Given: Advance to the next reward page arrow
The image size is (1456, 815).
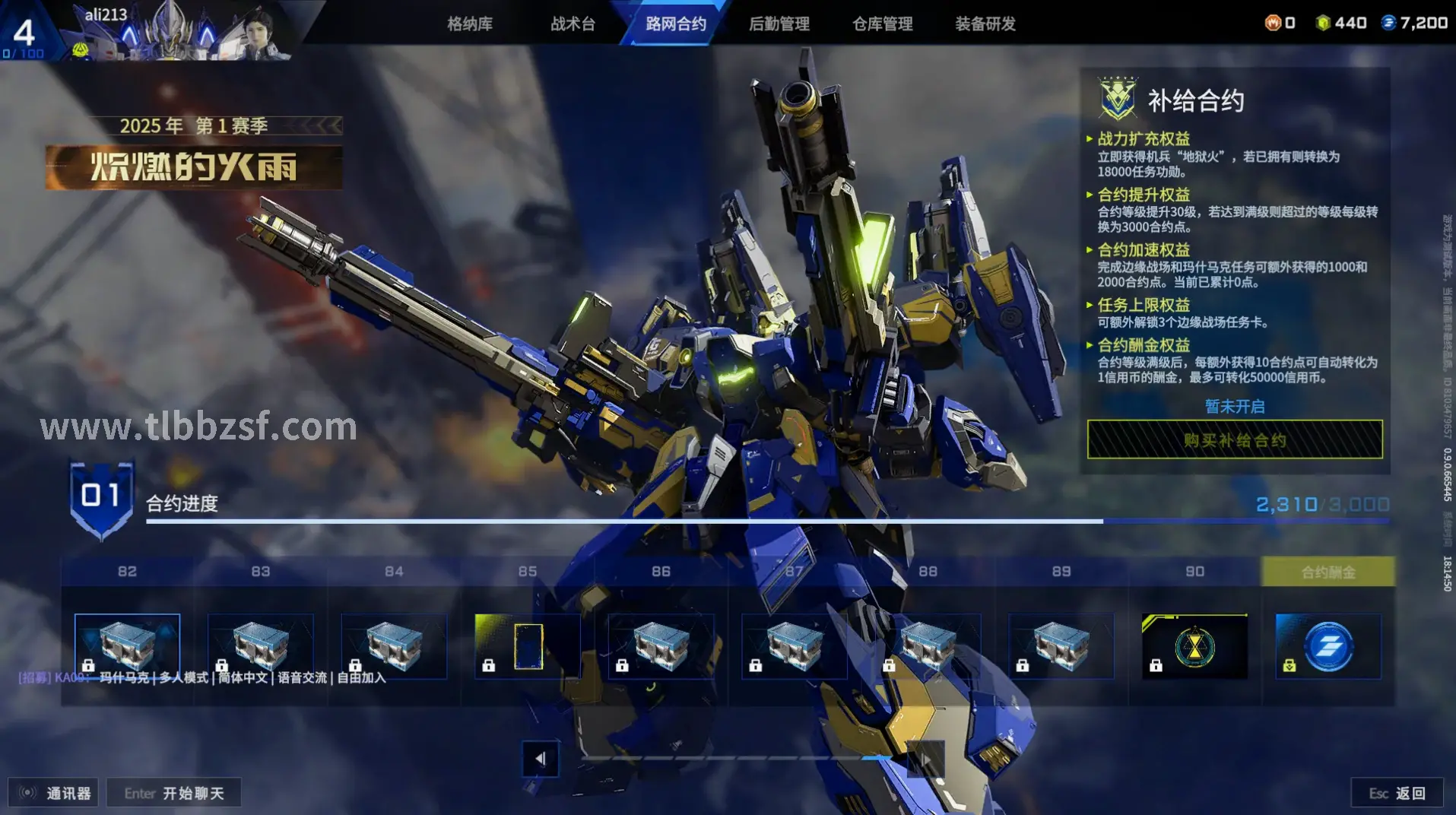Looking at the screenshot, I should click(x=925, y=759).
